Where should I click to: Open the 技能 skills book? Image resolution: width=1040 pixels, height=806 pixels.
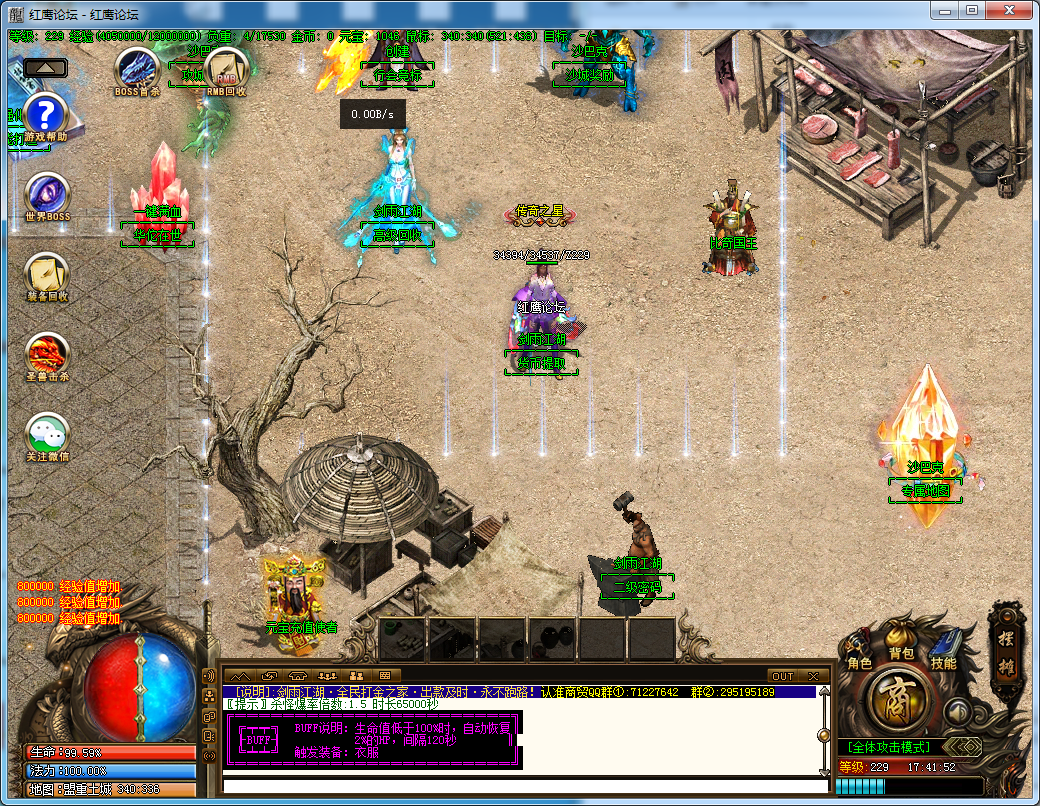[x=943, y=648]
